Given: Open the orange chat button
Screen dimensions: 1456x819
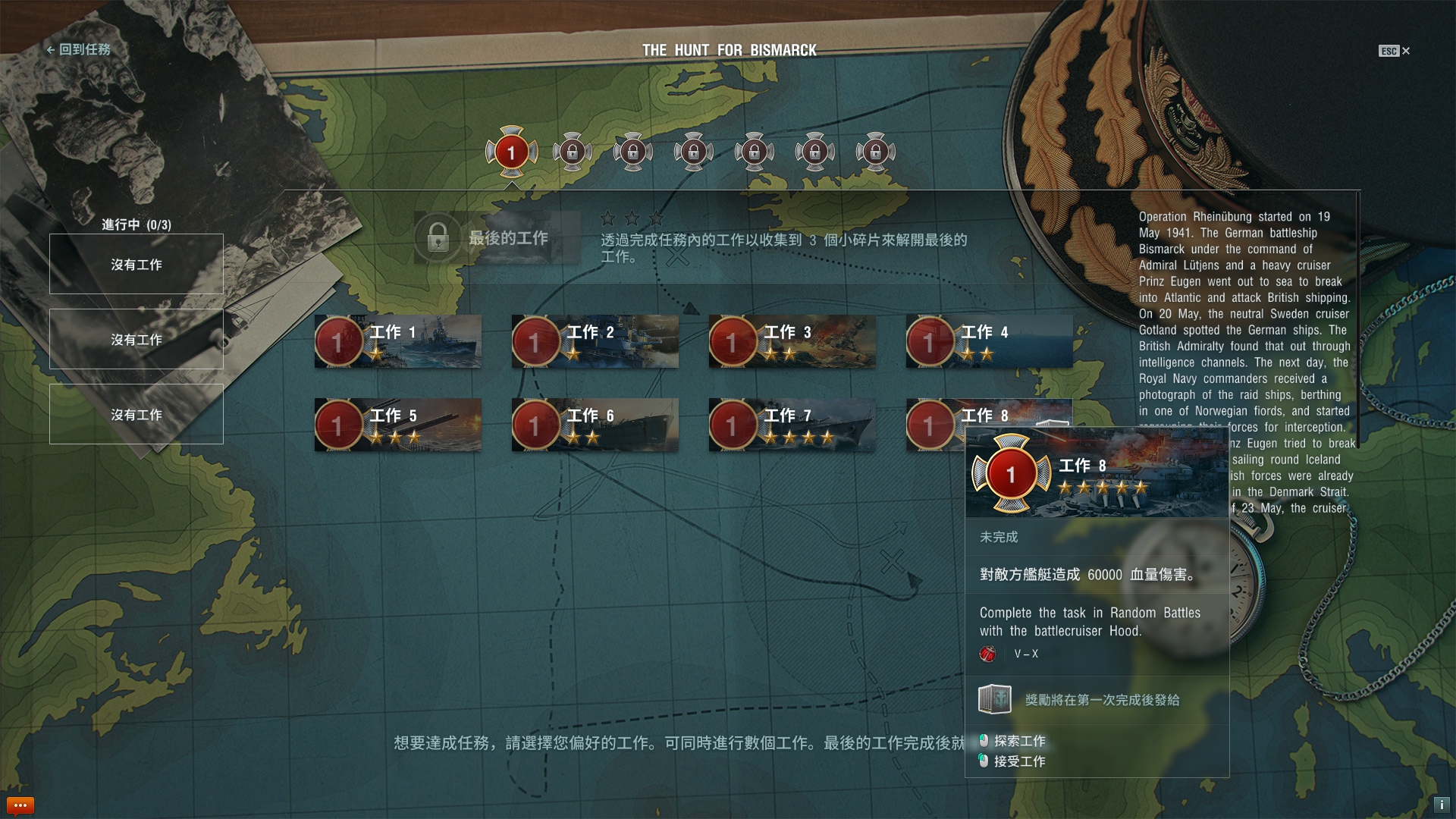Looking at the screenshot, I should tap(20, 805).
